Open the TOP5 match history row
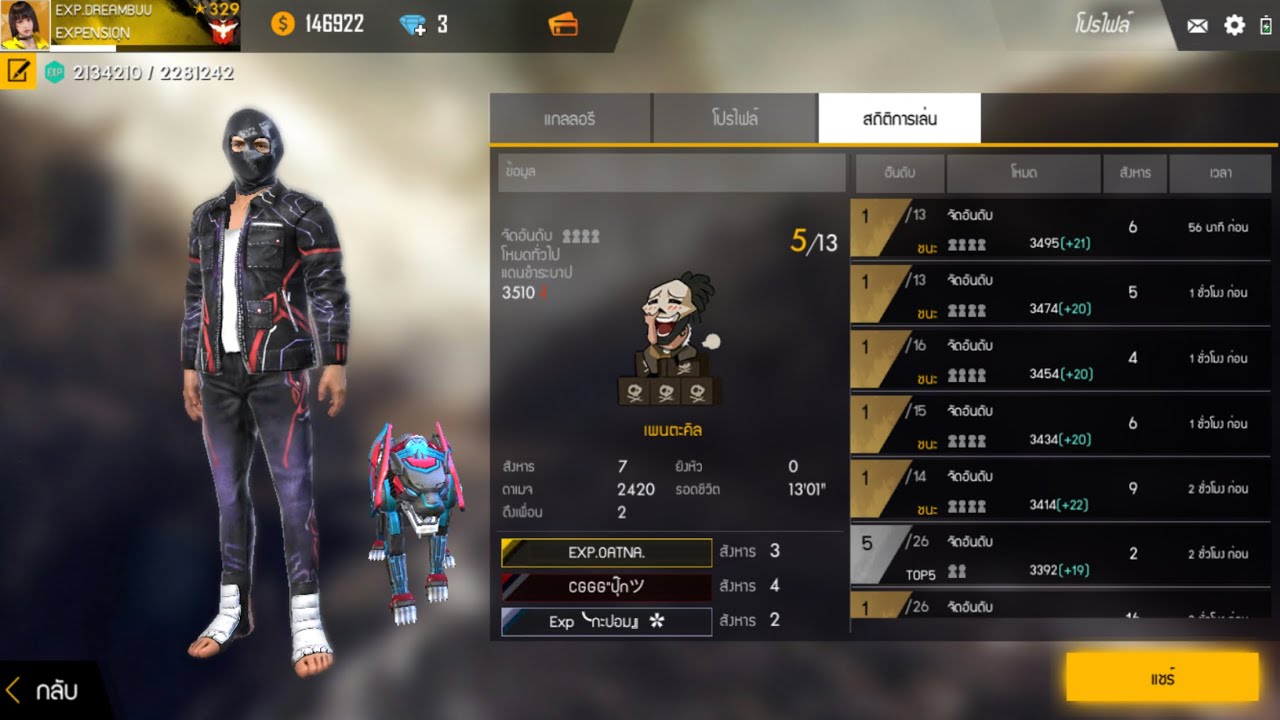The image size is (1280, 720). (x=1060, y=554)
